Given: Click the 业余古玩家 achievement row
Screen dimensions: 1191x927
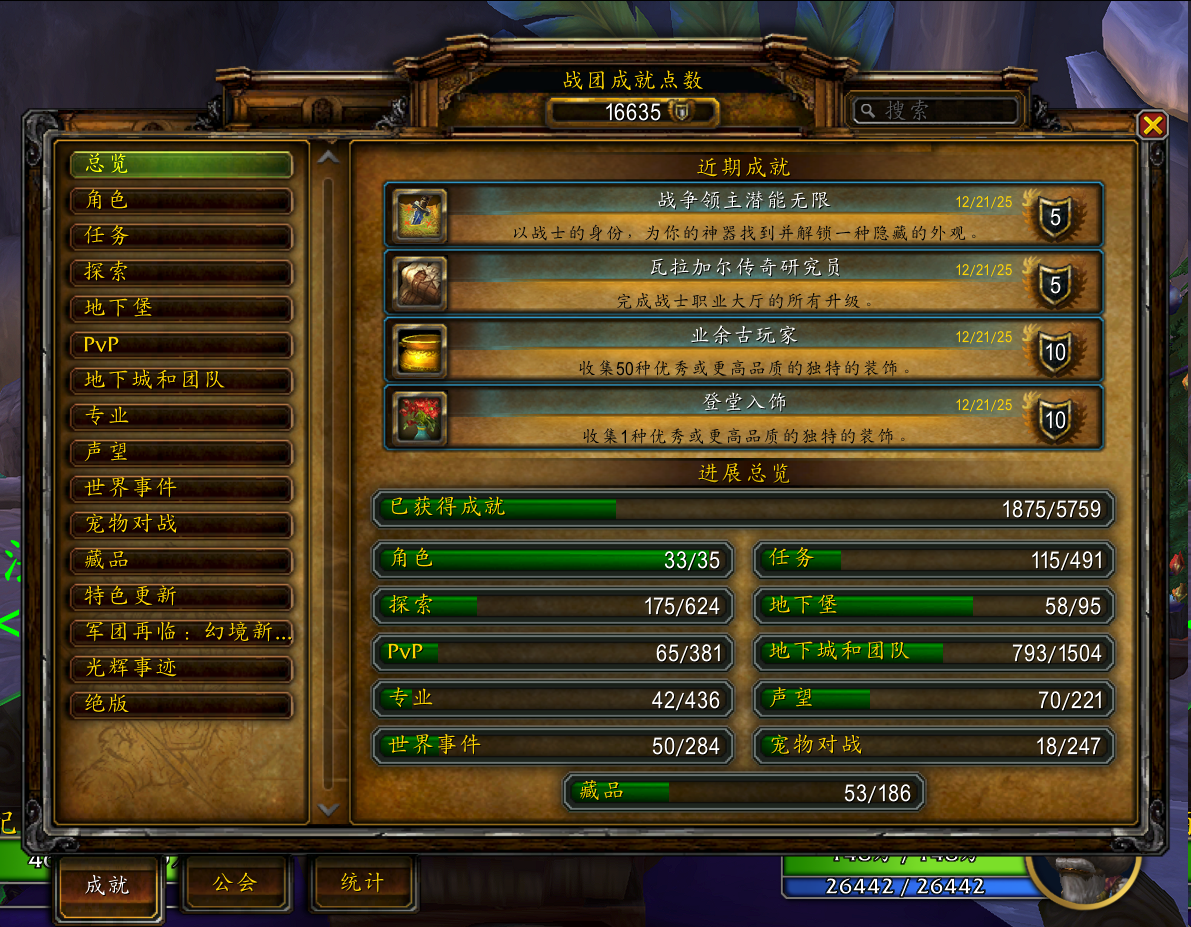Looking at the screenshot, I should point(743,351).
